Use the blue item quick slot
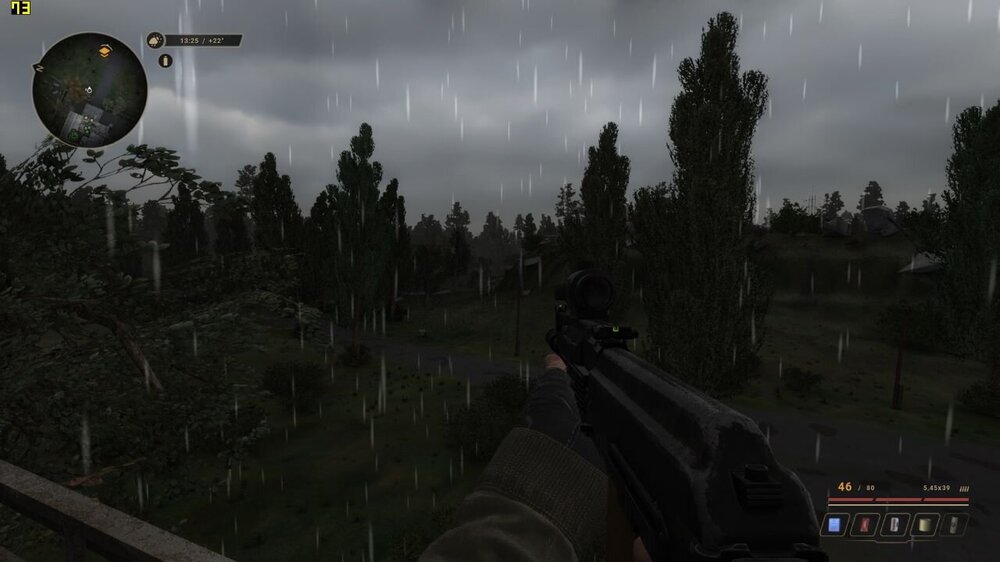The width and height of the screenshot is (1000, 562). tap(833, 524)
